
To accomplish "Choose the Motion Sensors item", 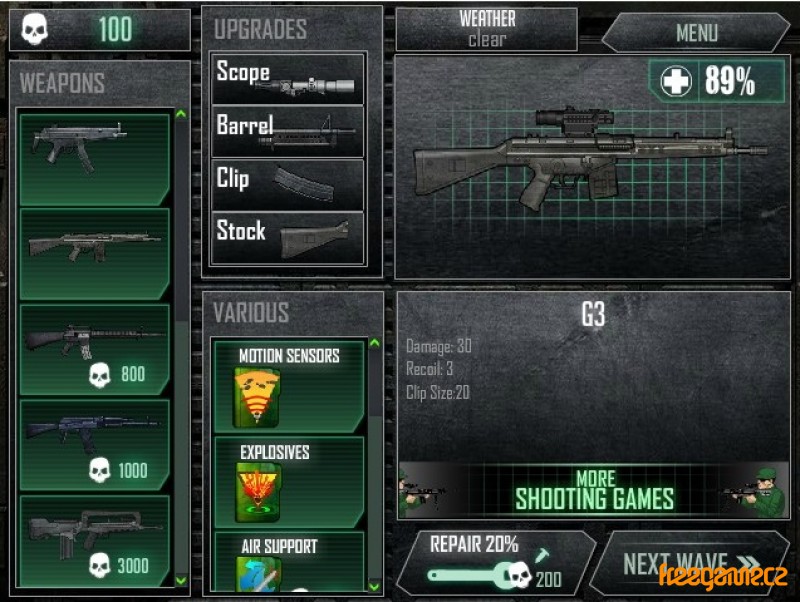I will tap(288, 388).
